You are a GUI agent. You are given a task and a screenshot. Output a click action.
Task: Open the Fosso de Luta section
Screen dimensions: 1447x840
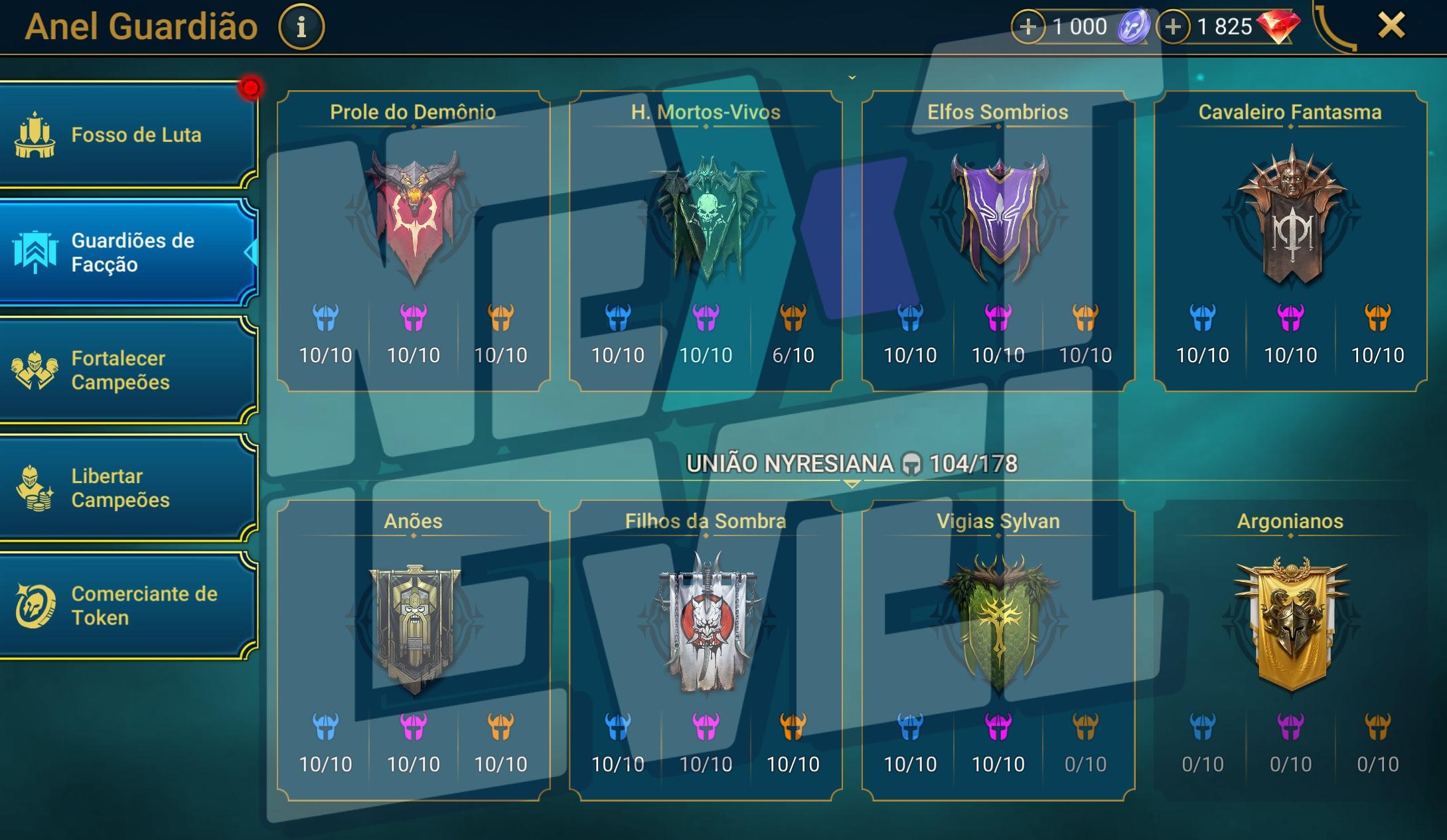pos(126,135)
